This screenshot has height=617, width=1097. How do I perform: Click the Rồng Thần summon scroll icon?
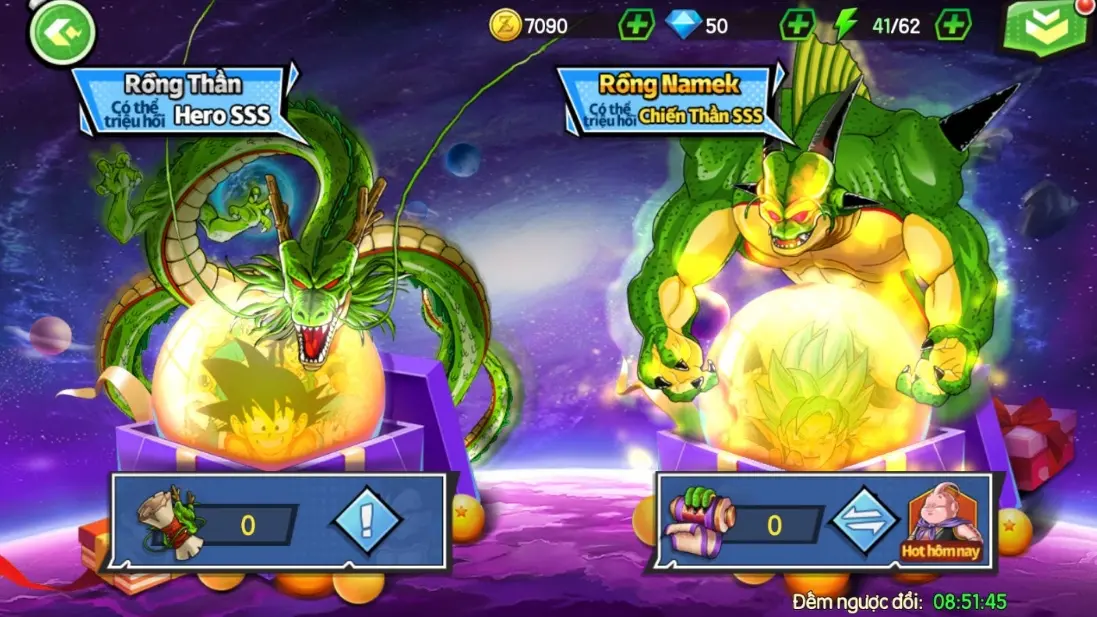point(168,523)
